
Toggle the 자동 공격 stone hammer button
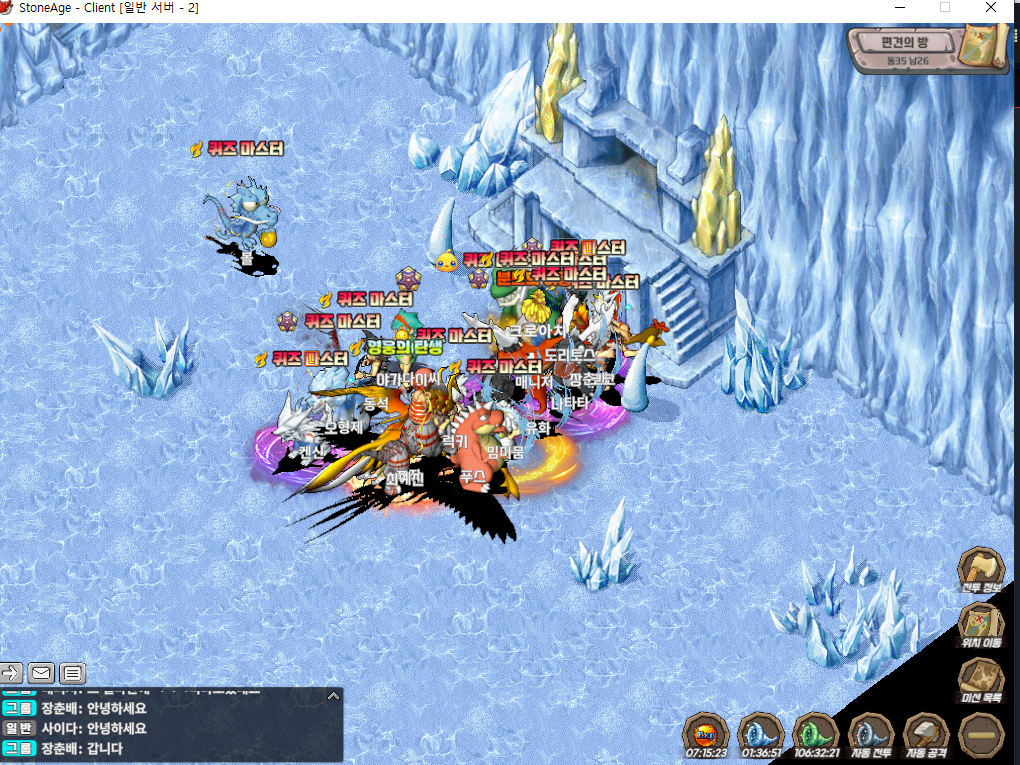[x=925, y=735]
